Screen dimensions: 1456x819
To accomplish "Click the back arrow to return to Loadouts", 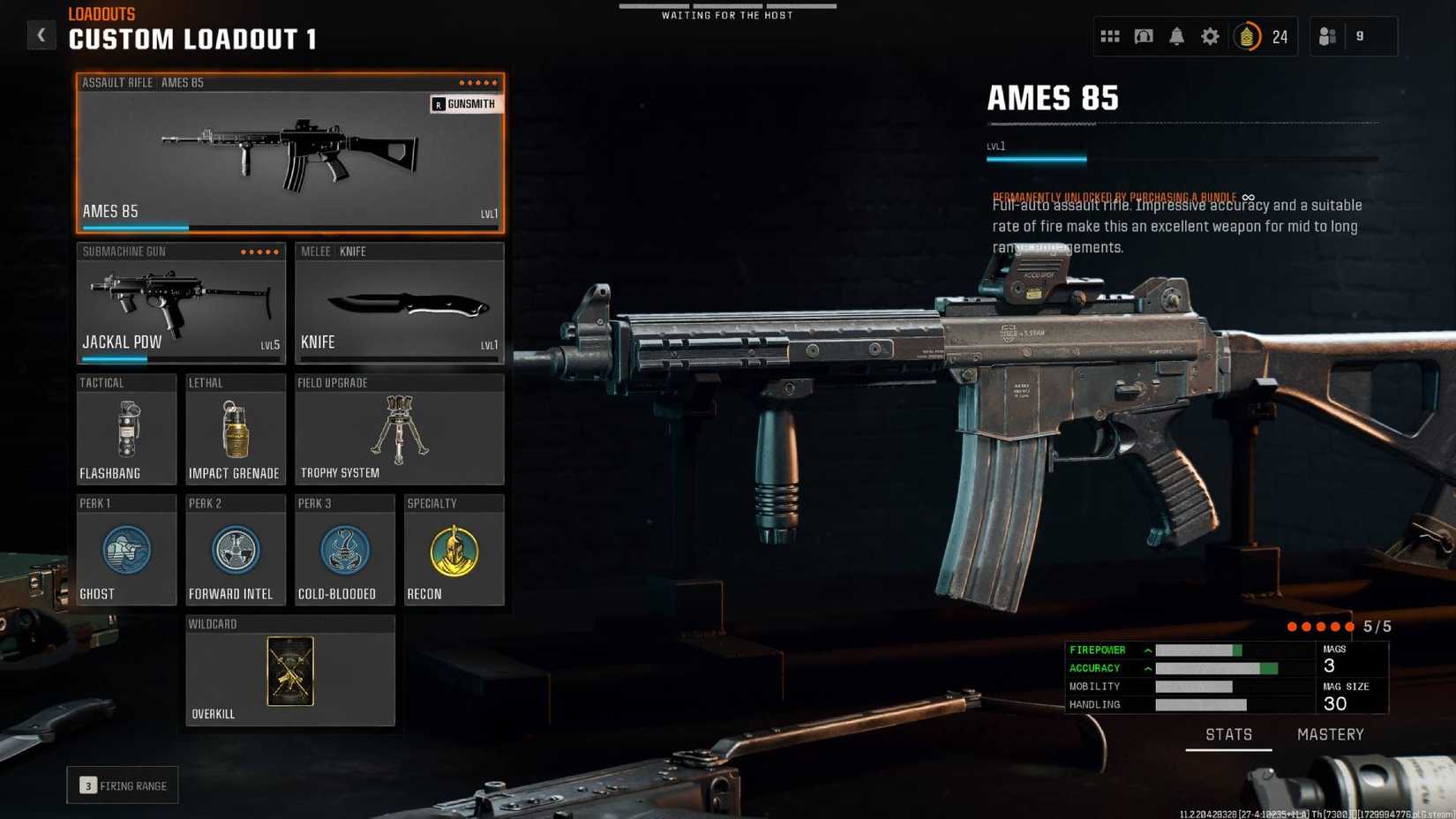I will click(41, 34).
